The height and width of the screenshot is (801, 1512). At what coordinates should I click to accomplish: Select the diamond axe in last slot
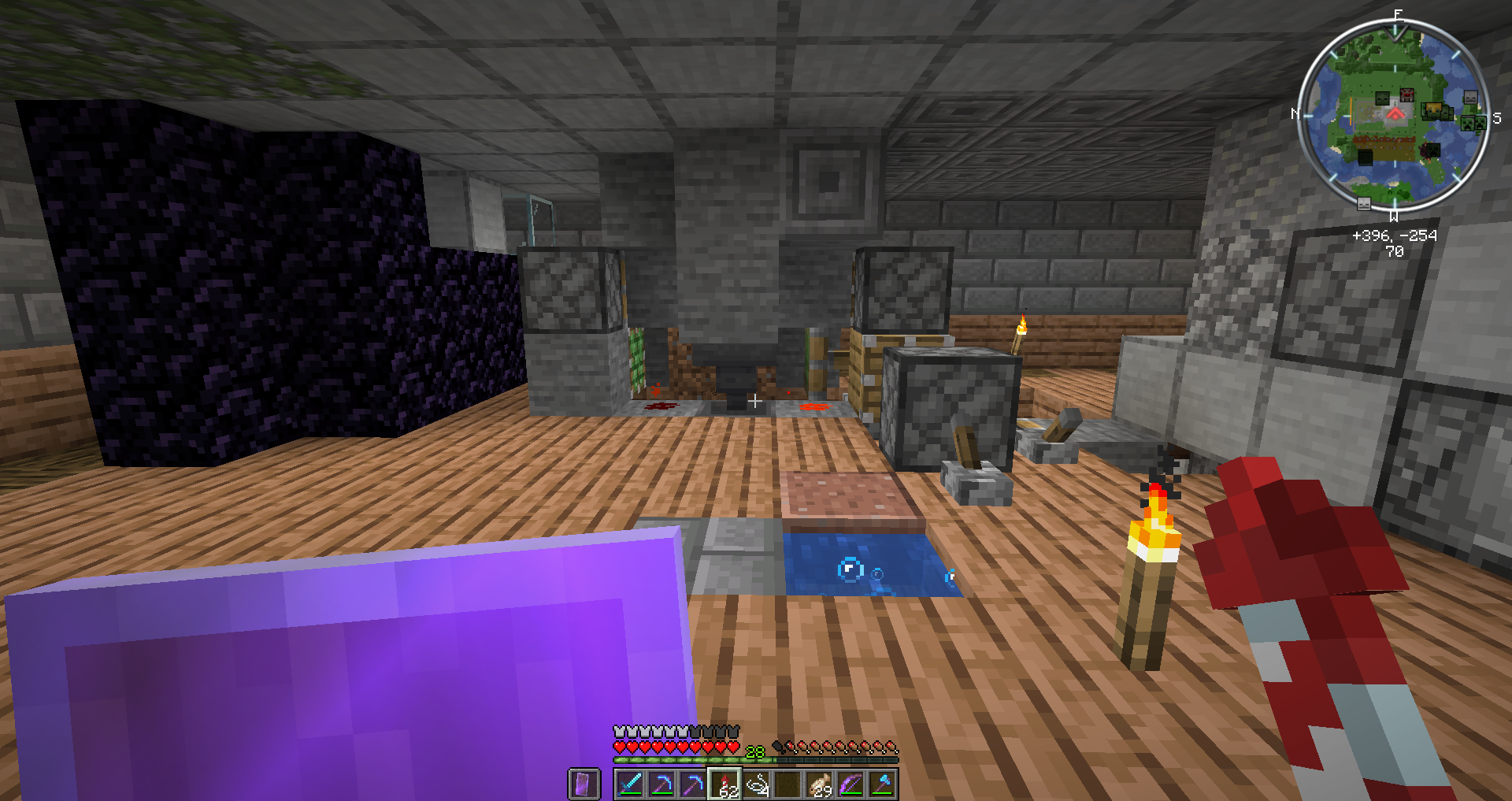[x=884, y=782]
